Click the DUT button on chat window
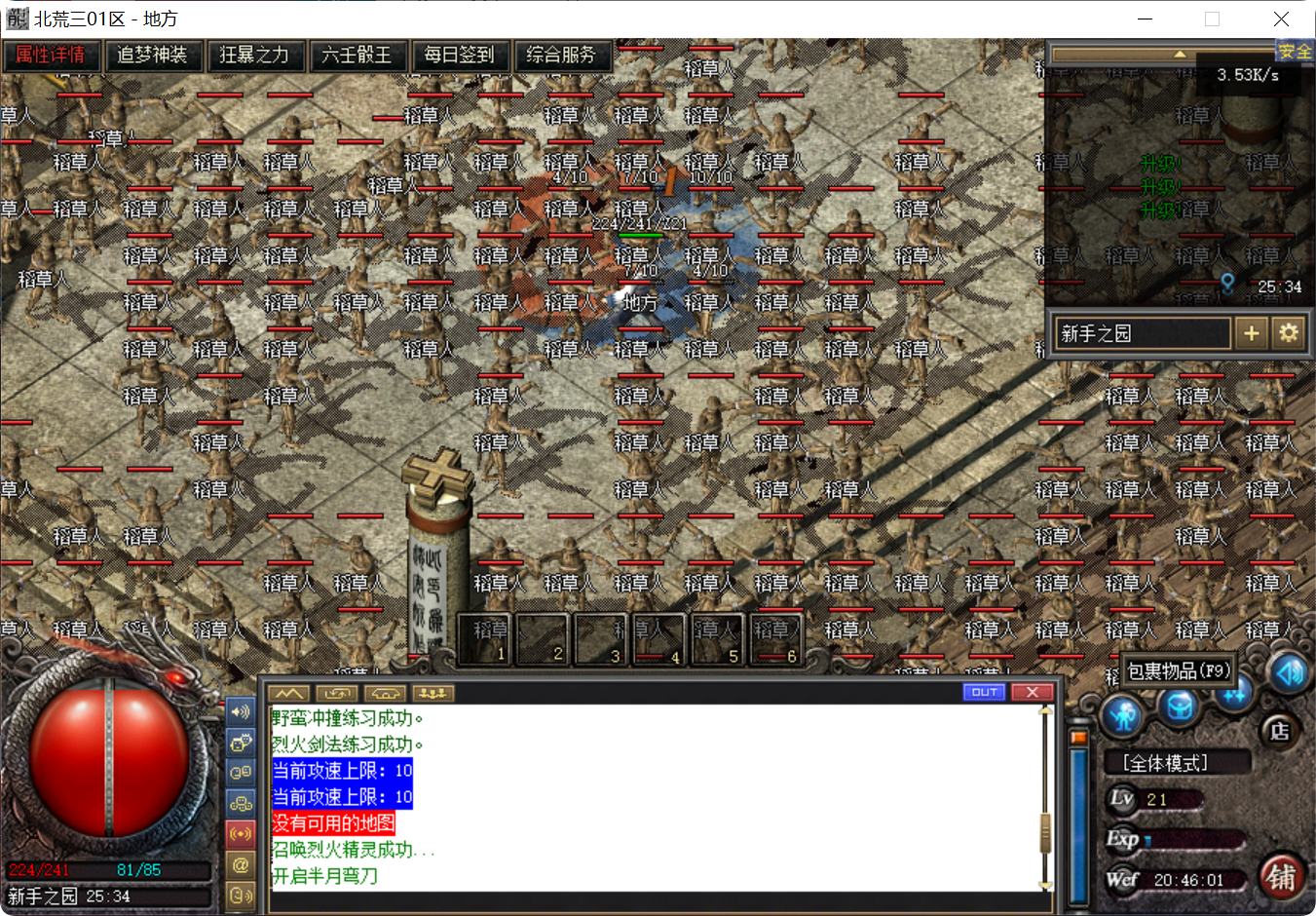1316x916 pixels. tap(984, 692)
